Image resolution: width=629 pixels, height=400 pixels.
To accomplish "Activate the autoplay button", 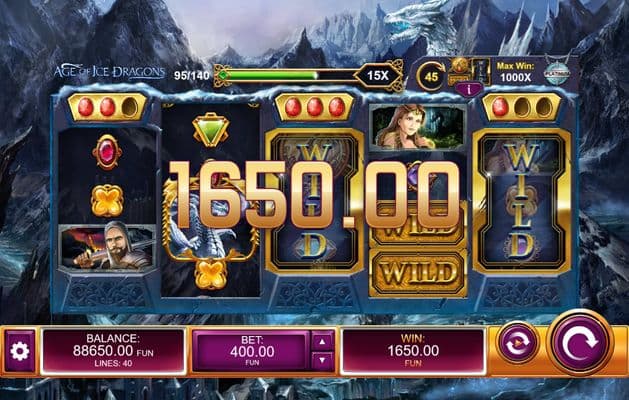I will [x=518, y=343].
